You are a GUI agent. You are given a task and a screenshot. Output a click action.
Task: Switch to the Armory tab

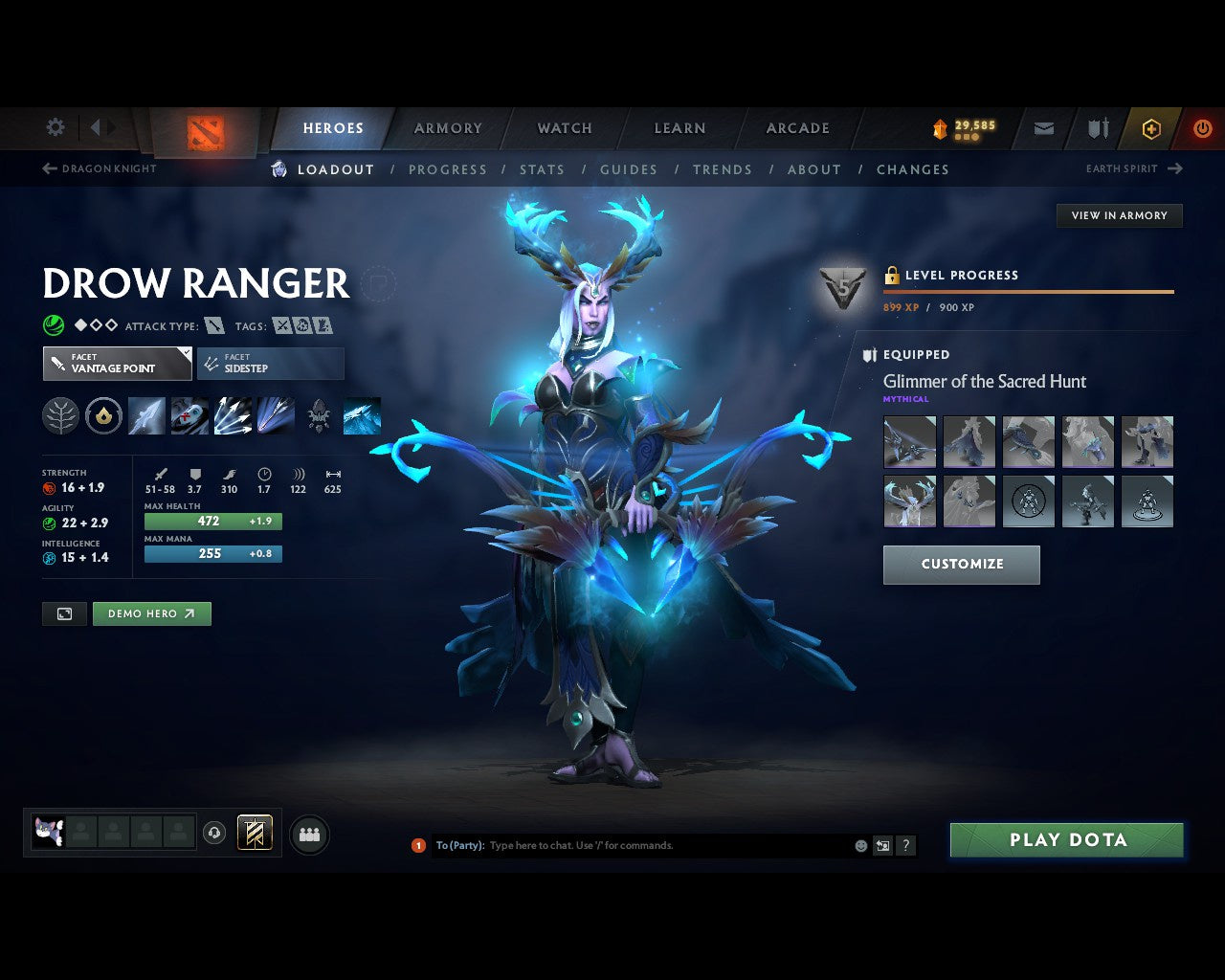447,127
